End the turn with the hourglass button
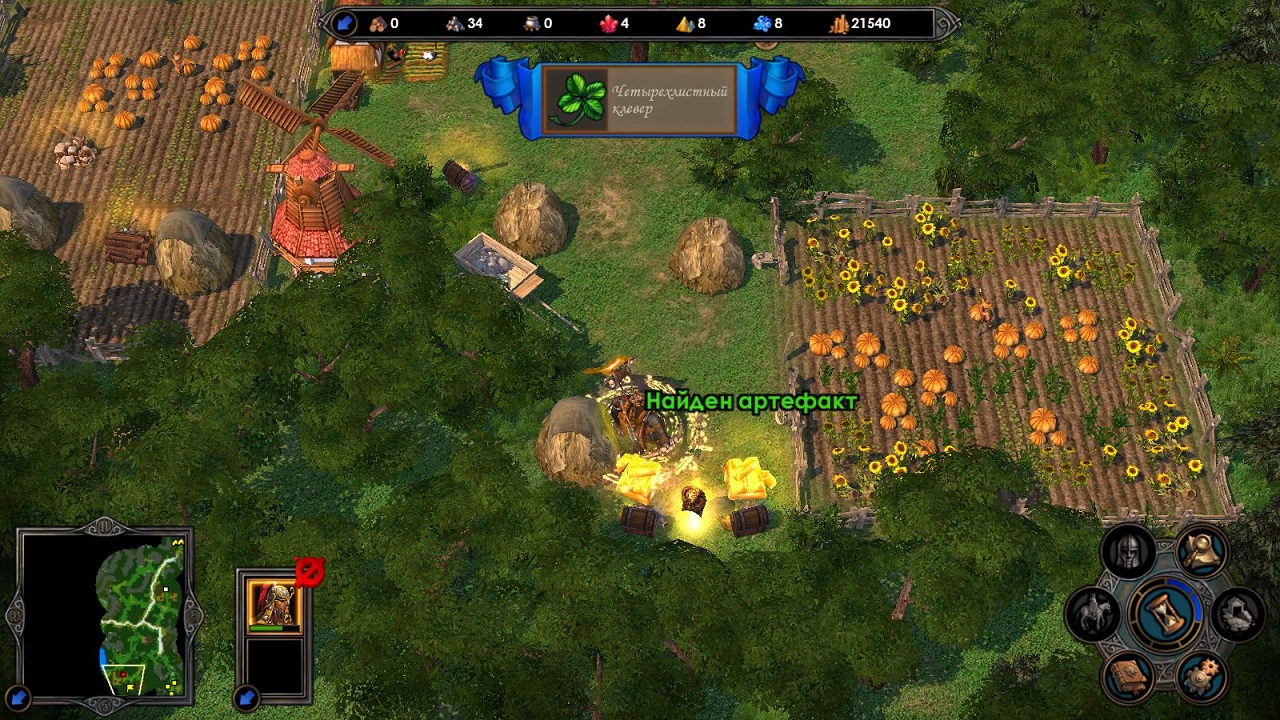Screen dimensions: 1280x720 [1166, 613]
